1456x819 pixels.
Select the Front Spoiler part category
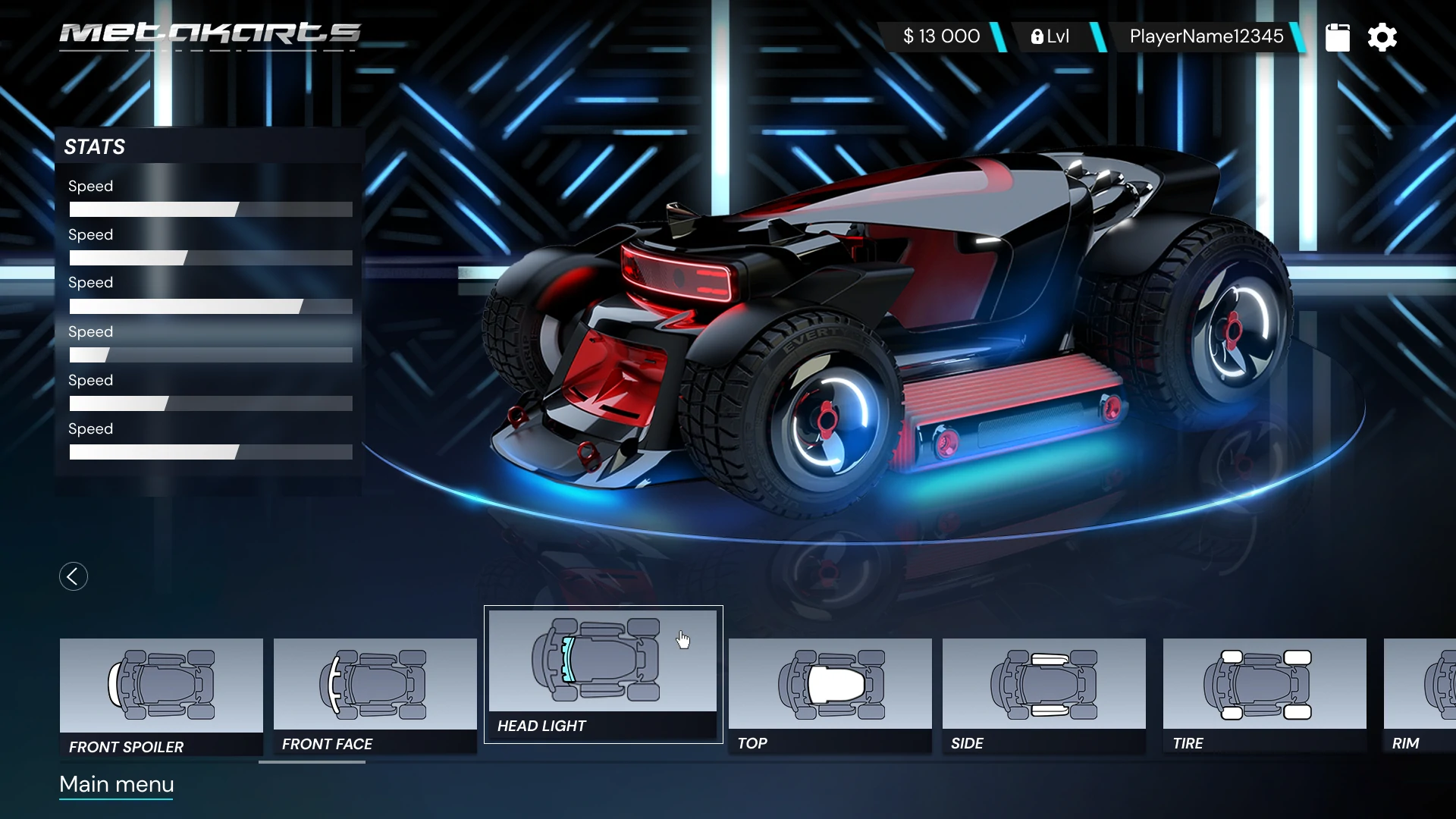click(162, 696)
